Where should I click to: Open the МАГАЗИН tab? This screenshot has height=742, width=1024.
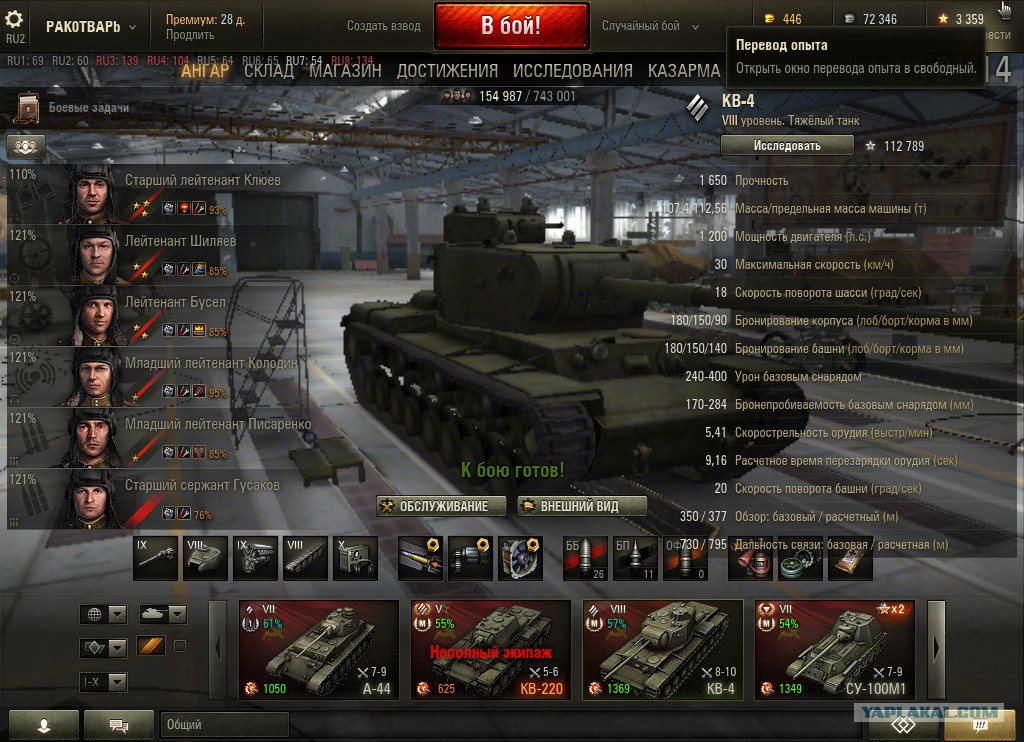pos(345,70)
